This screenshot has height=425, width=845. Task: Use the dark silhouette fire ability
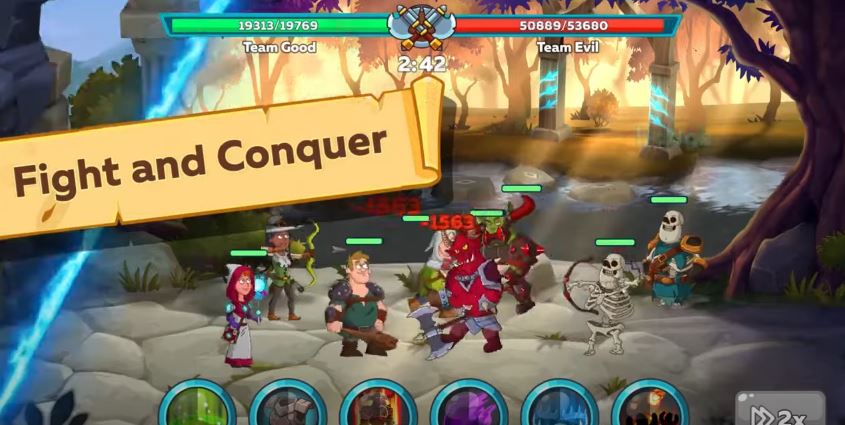(649, 406)
